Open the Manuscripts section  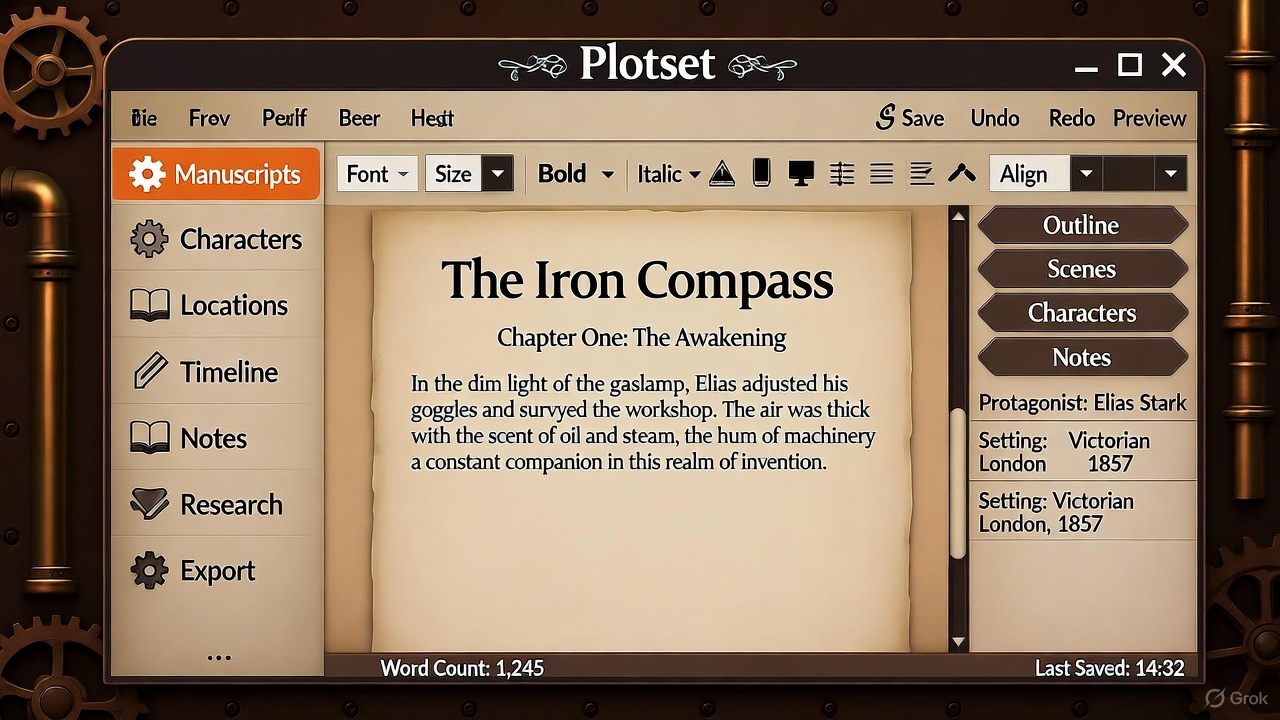[216, 175]
